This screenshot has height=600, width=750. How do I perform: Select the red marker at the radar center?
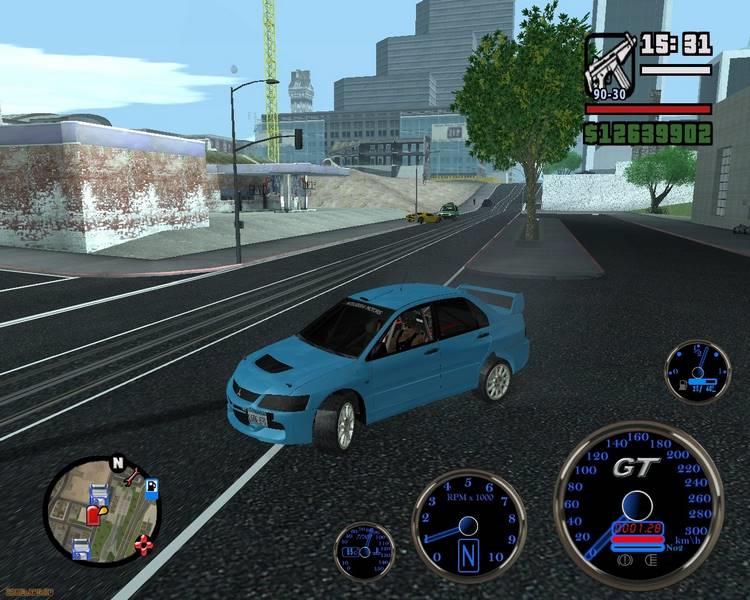(94, 515)
